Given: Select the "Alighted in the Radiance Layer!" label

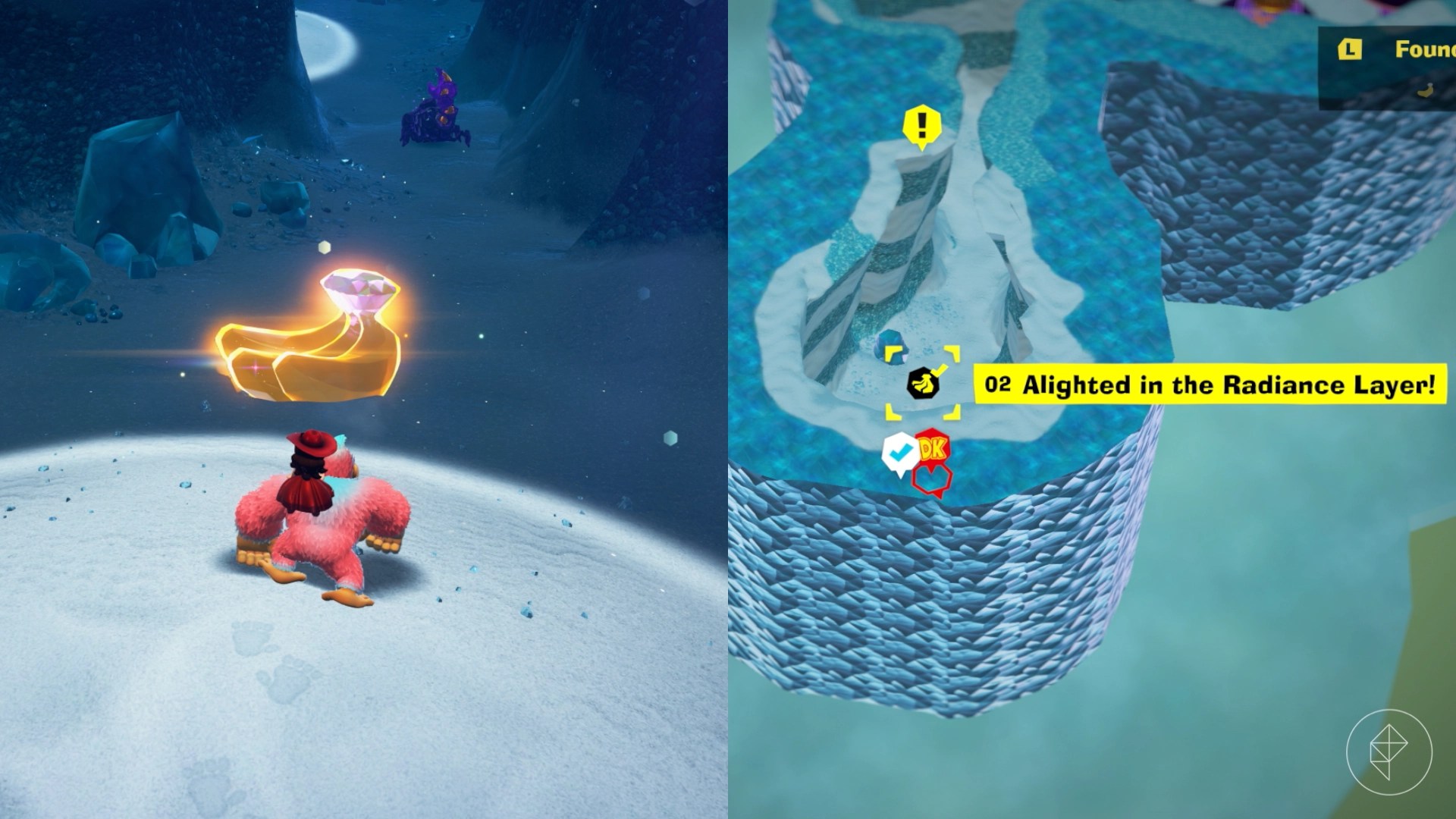Looking at the screenshot, I should pos(1210,384).
